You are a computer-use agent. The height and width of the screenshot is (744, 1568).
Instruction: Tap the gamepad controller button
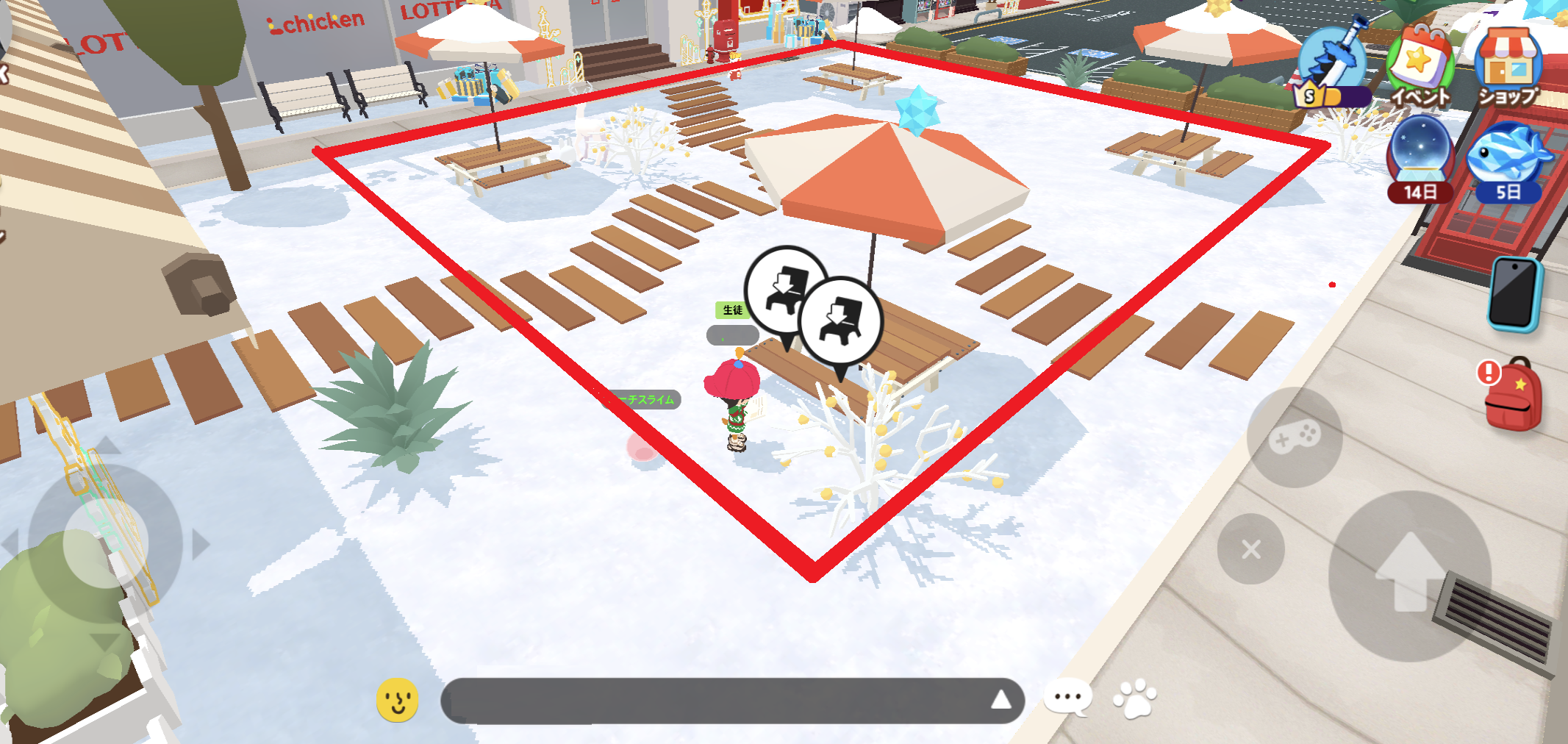coord(1295,437)
